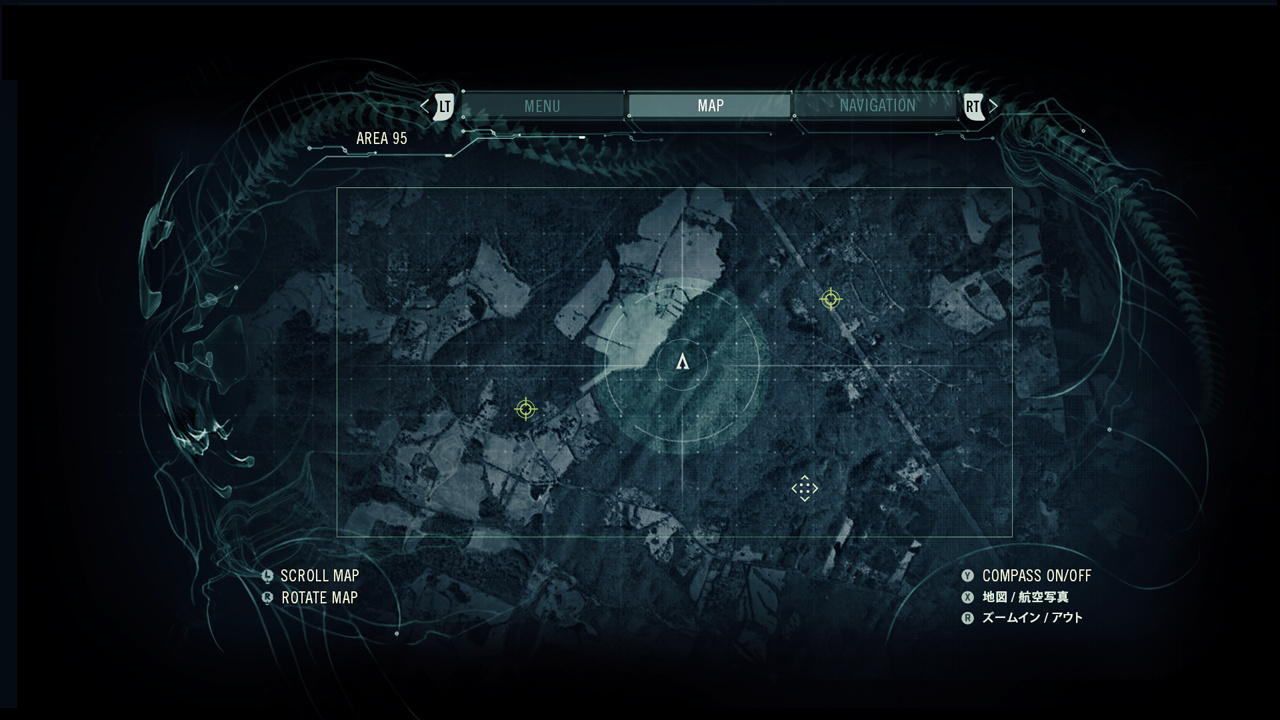Image resolution: width=1280 pixels, height=720 pixels.
Task: Click the LT bumper icon to switch tabs
Action: [x=443, y=104]
